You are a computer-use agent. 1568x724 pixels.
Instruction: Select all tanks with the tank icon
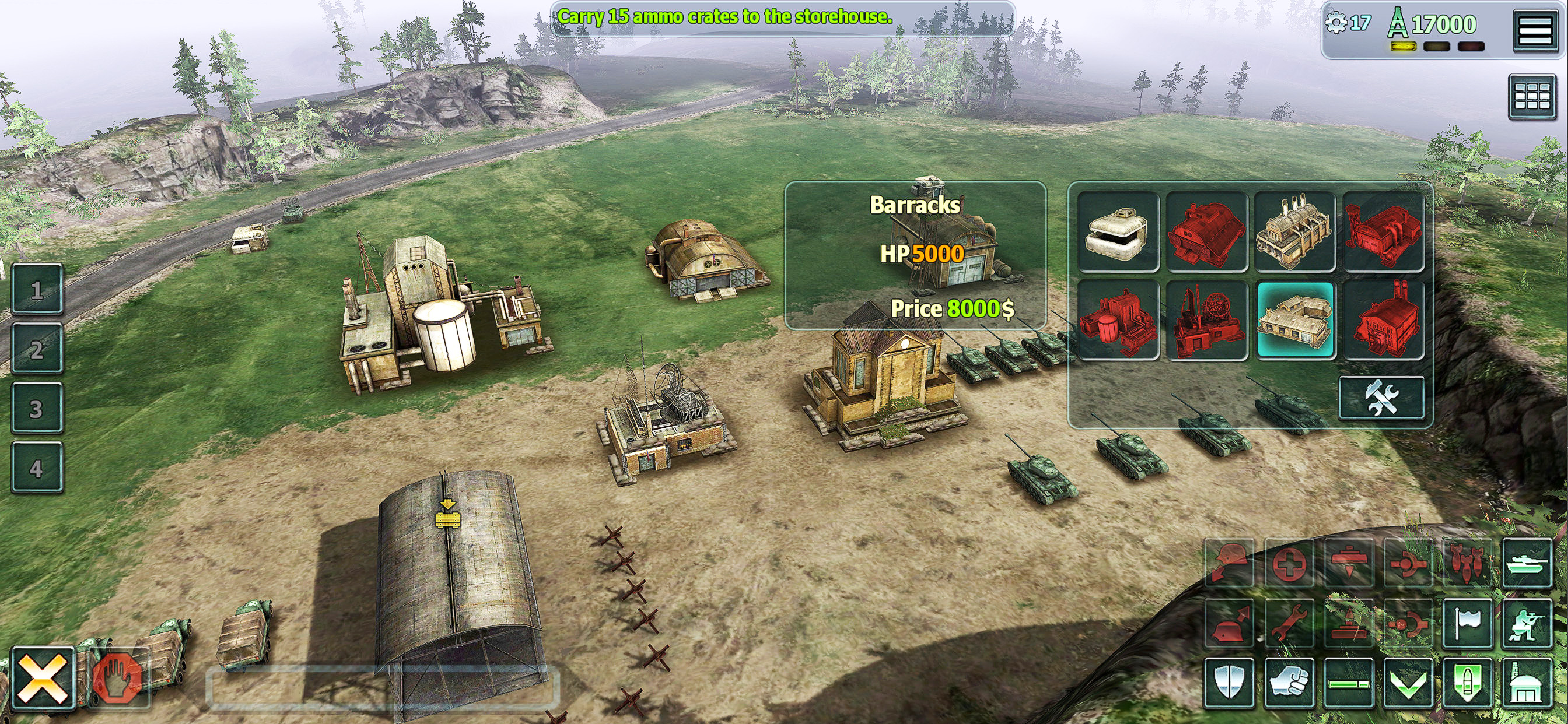1527,563
